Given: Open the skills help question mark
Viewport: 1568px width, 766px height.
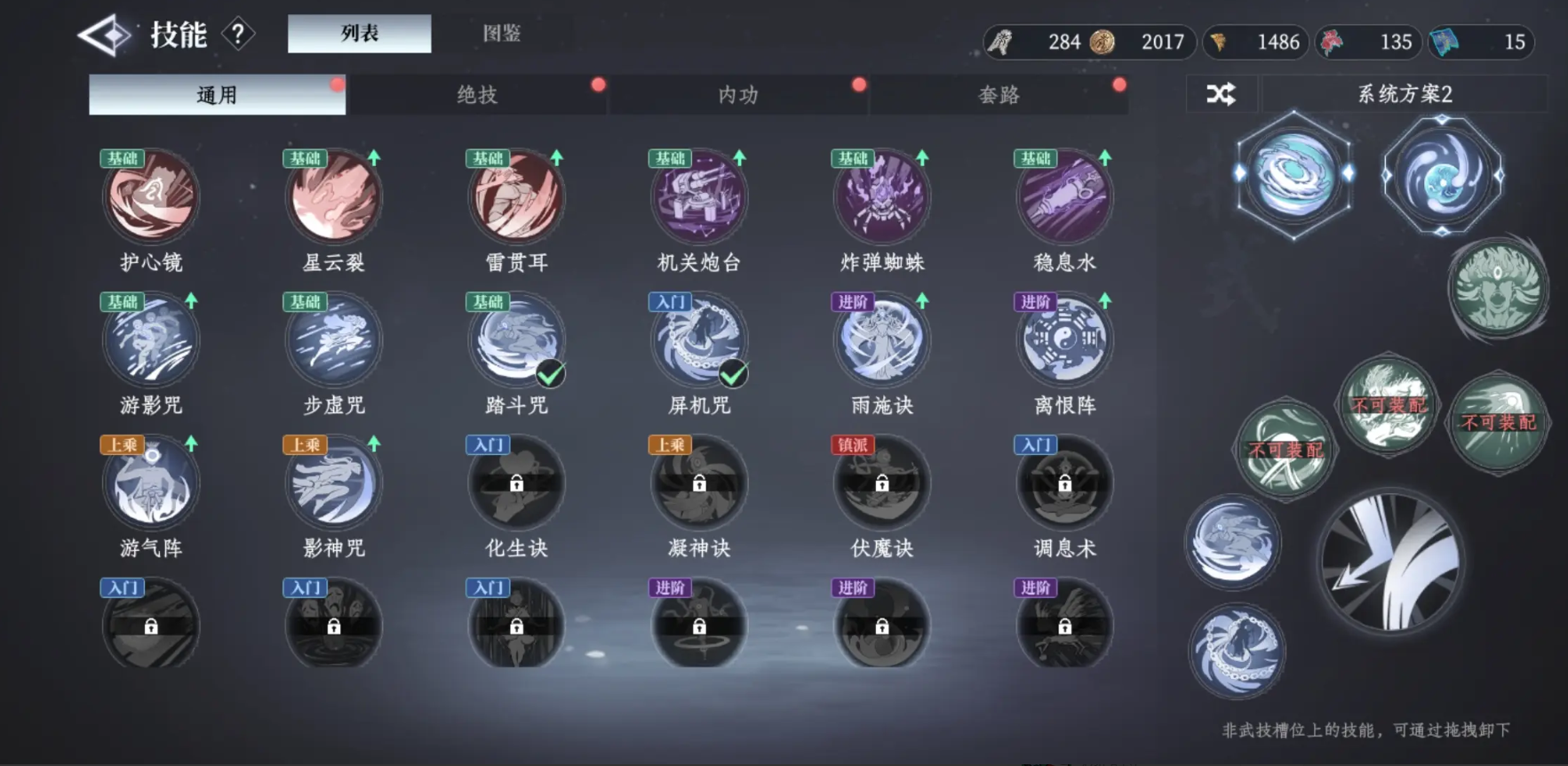Looking at the screenshot, I should pyautogui.click(x=237, y=35).
